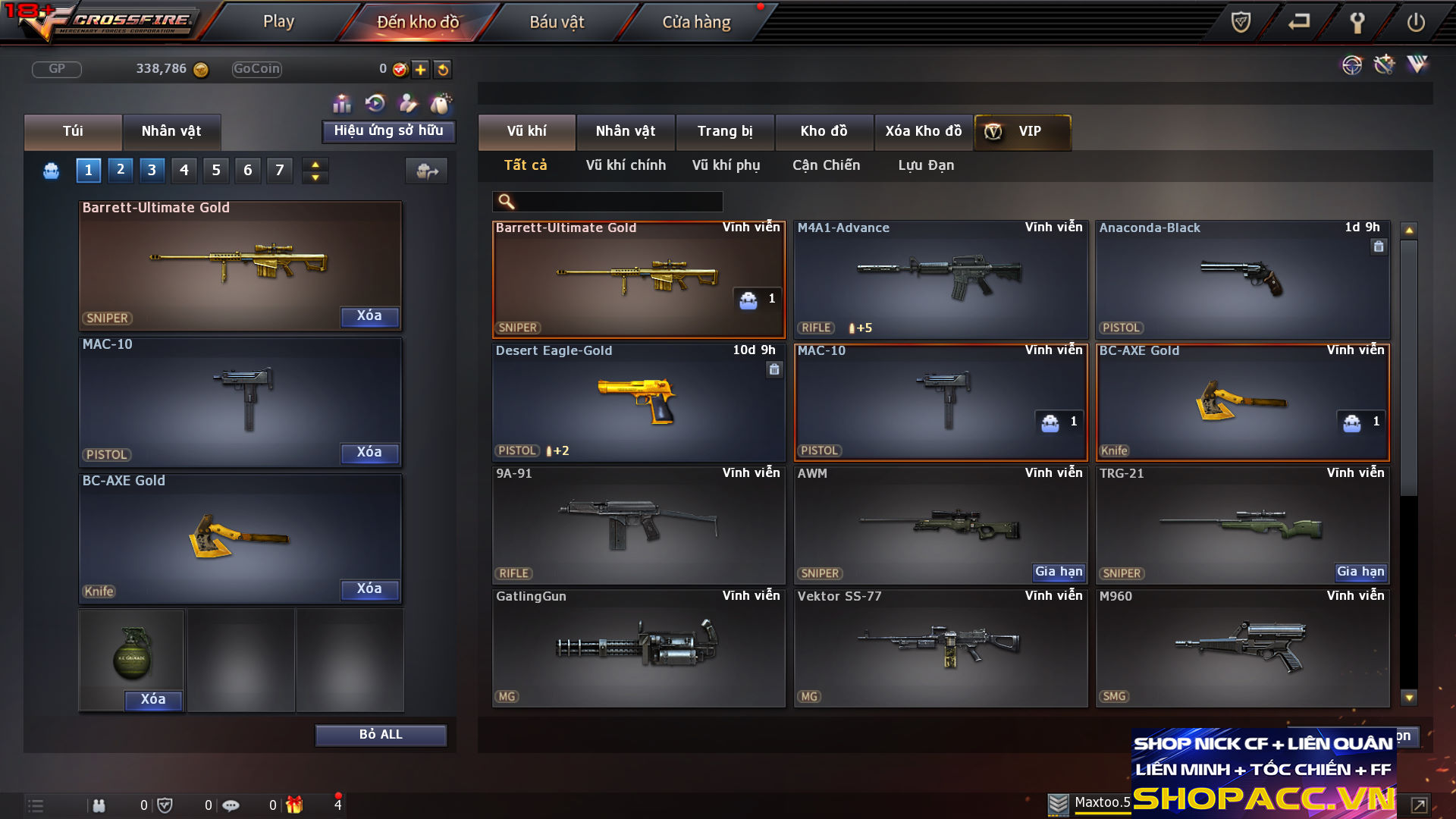This screenshot has width=1456, height=819.
Task: Open the Play menu
Action: tap(278, 22)
